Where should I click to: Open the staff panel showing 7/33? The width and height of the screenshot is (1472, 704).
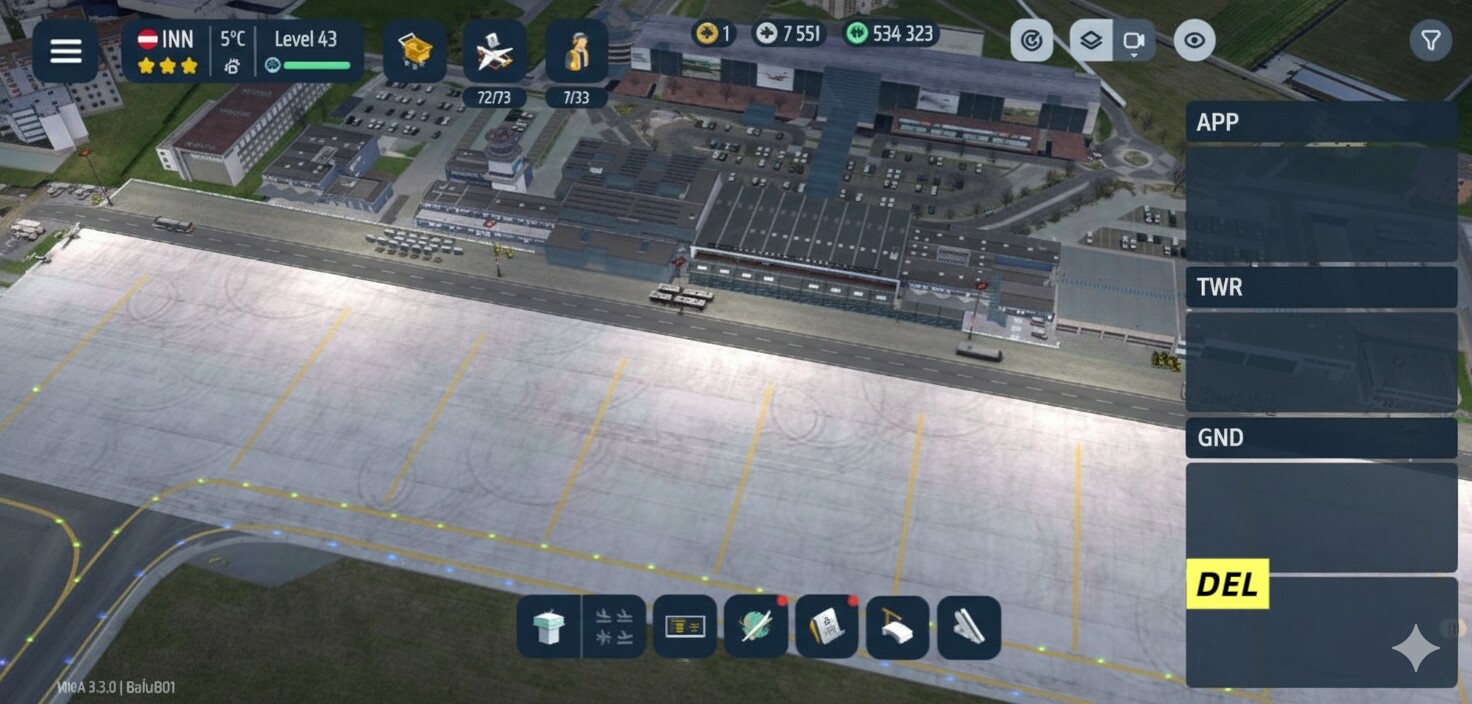(576, 52)
